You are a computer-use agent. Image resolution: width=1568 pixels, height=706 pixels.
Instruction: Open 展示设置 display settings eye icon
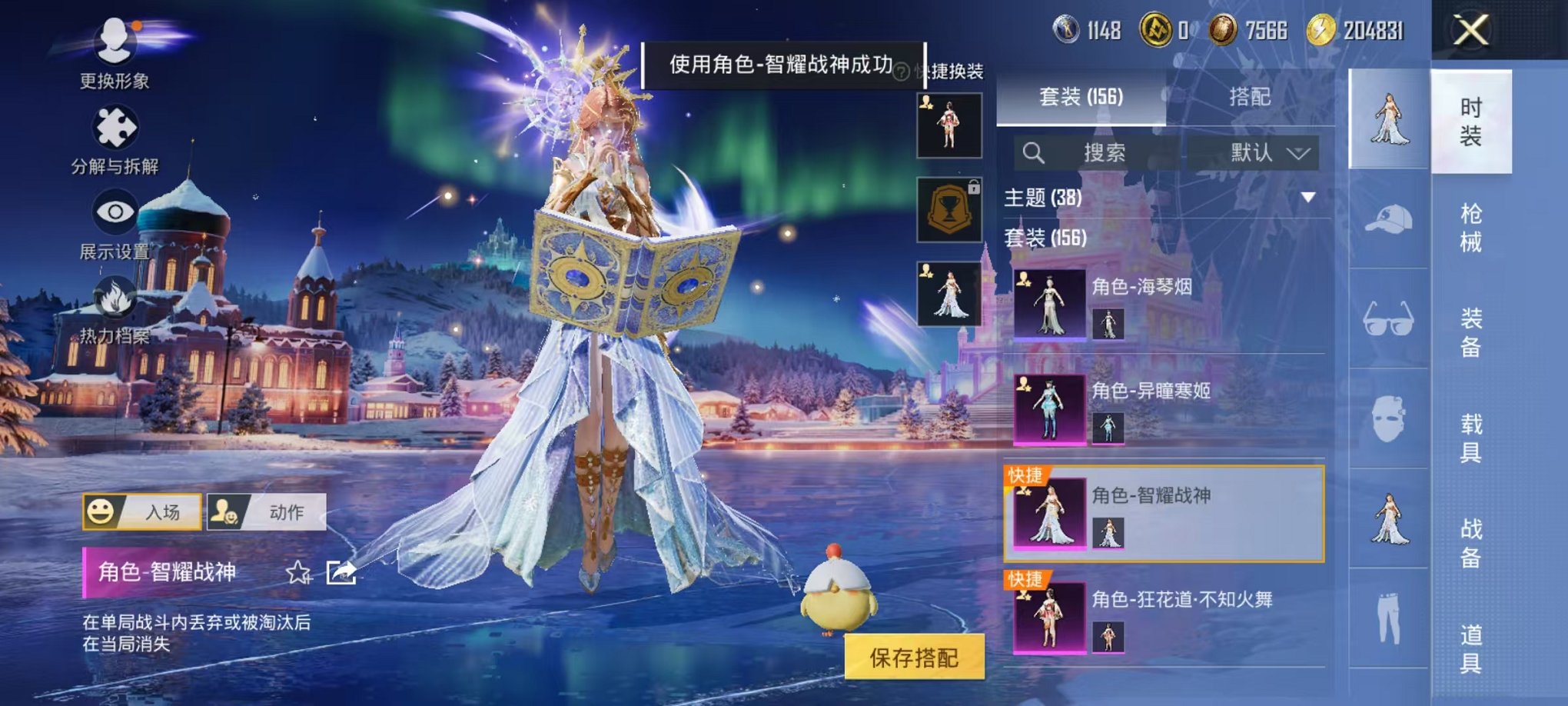click(112, 209)
